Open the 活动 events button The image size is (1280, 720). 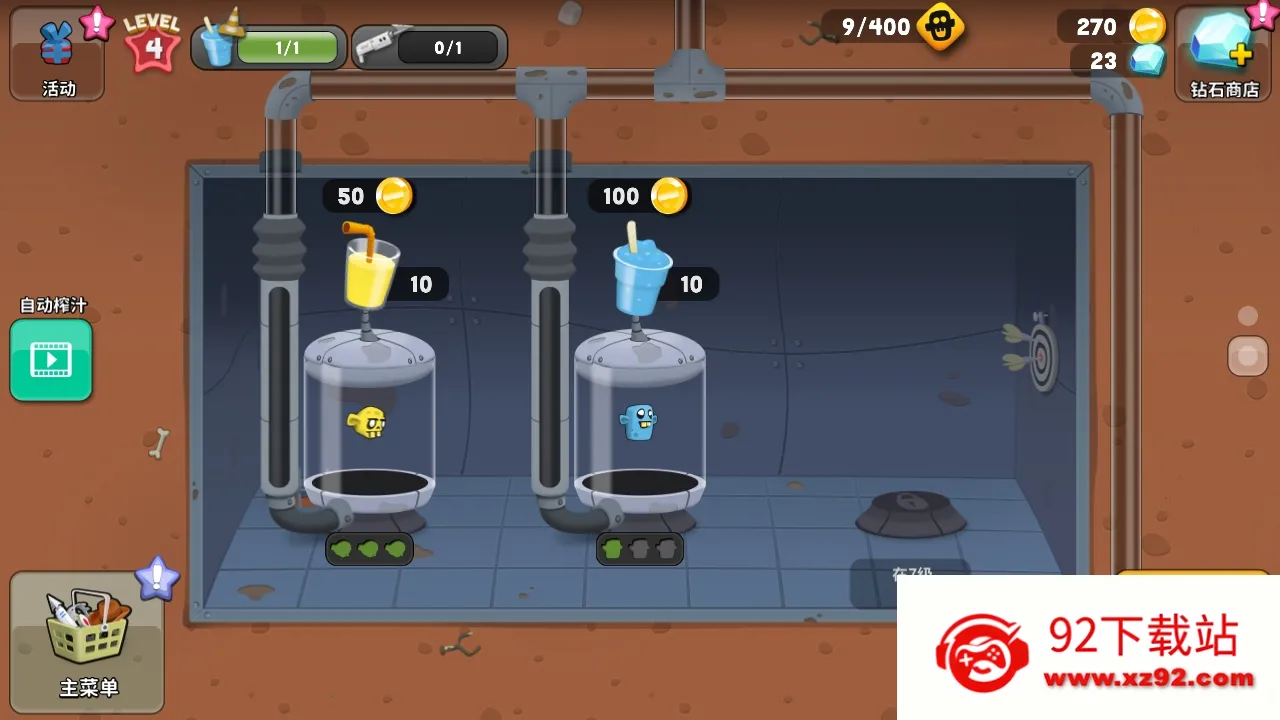coord(57,53)
